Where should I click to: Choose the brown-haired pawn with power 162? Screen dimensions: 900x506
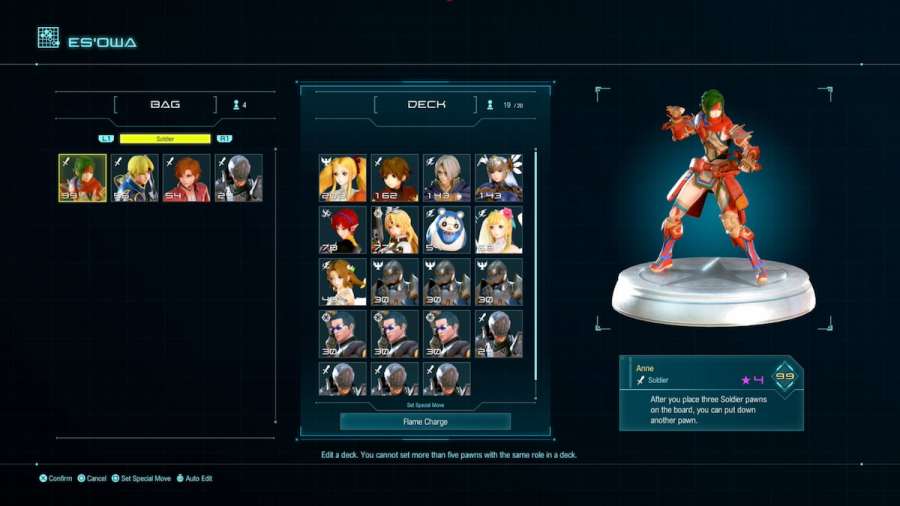[x=394, y=178]
